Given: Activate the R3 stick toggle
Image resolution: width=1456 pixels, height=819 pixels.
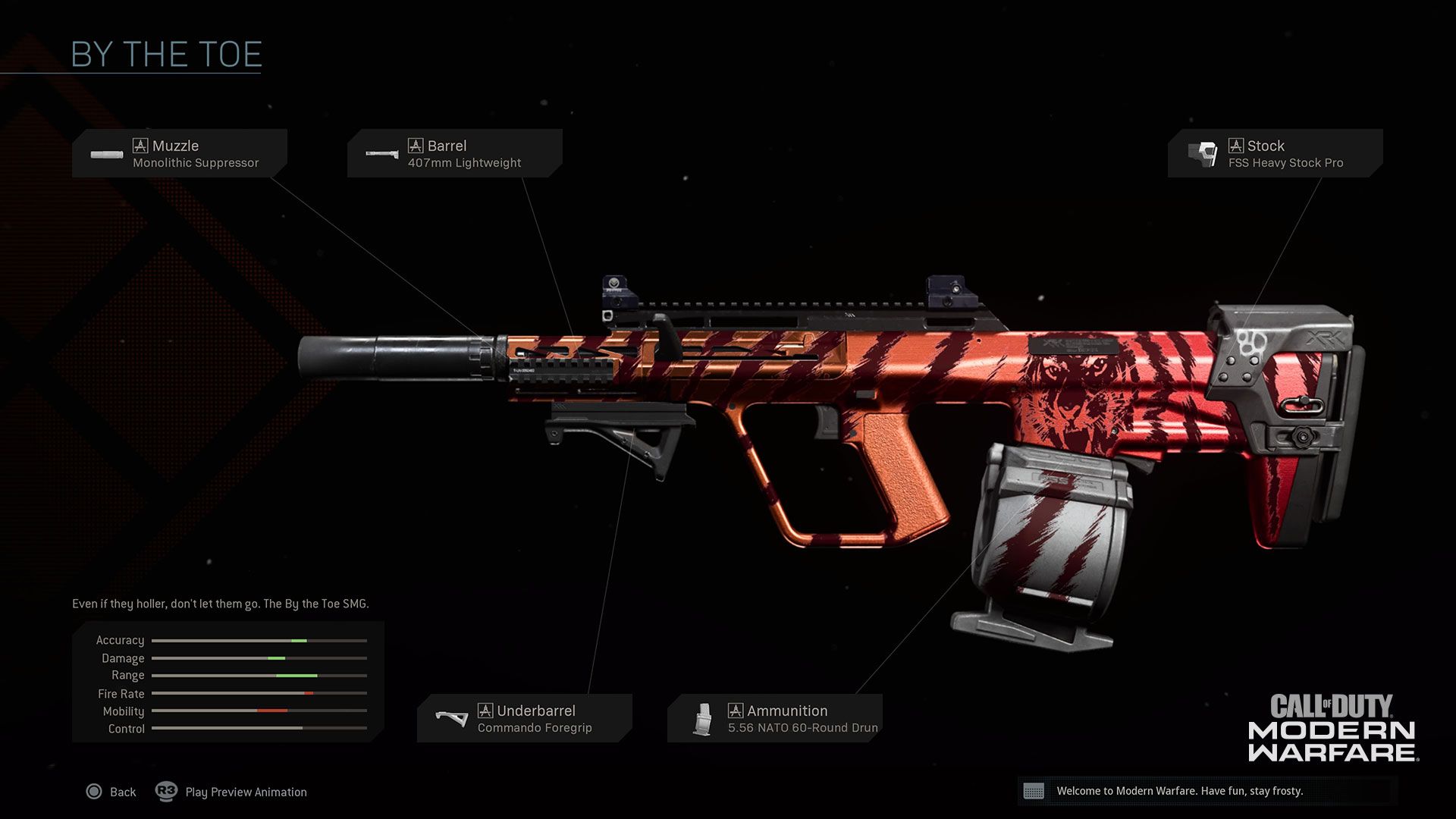Looking at the screenshot, I should (x=165, y=792).
